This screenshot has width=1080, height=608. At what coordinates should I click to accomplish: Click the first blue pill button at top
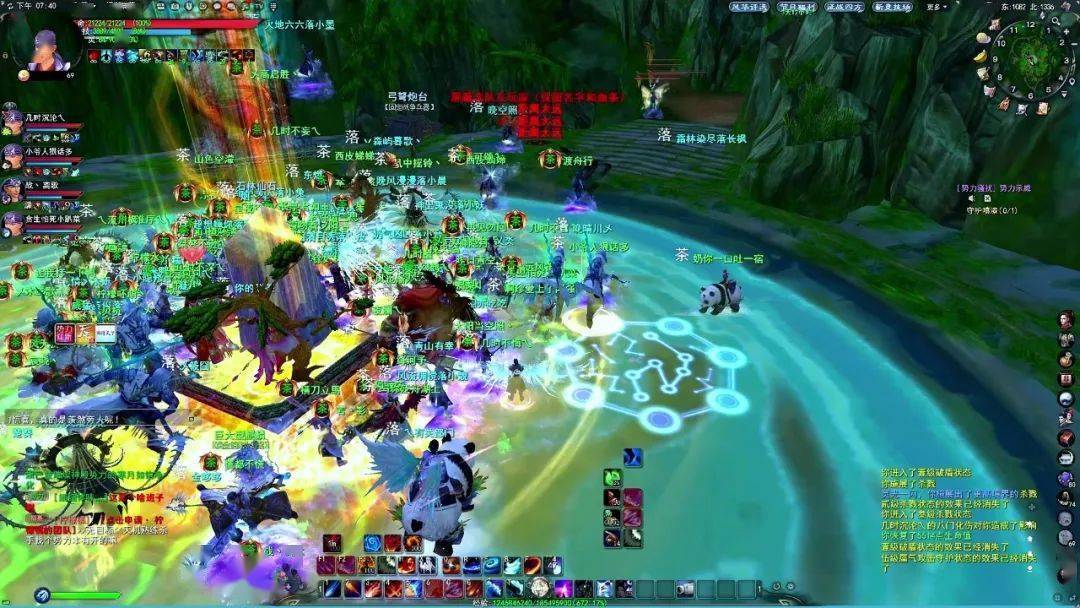pos(748,7)
